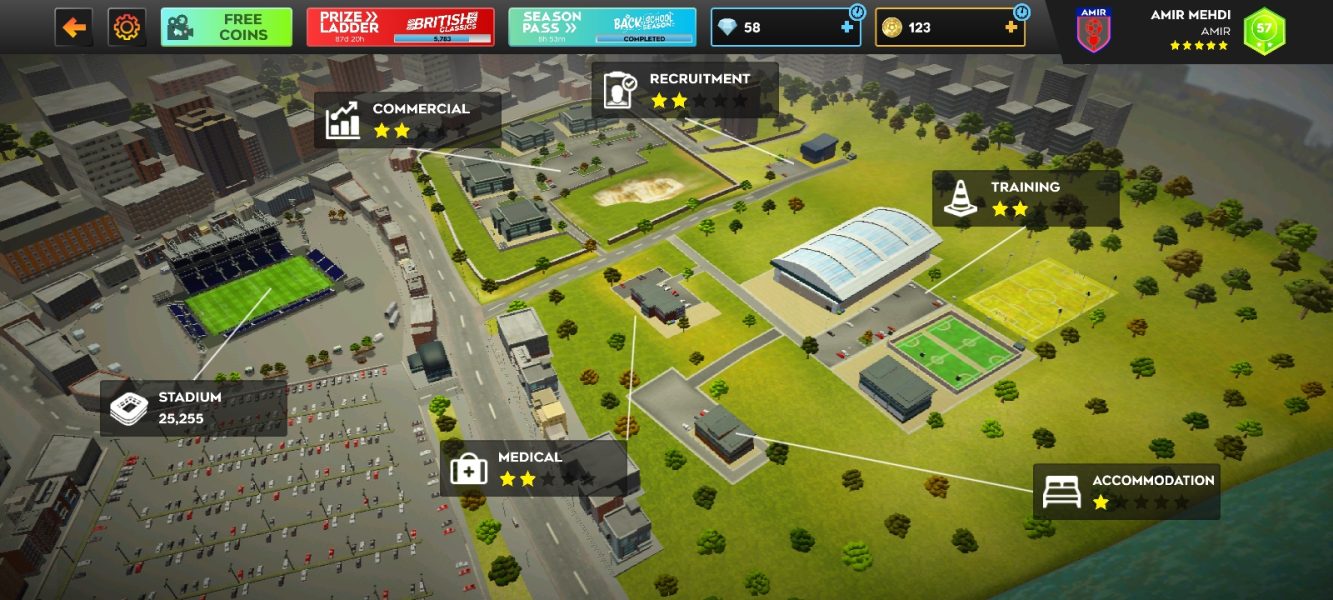Viewport: 1333px width, 600px height.
Task: Open the Medical facility
Action: 533,468
